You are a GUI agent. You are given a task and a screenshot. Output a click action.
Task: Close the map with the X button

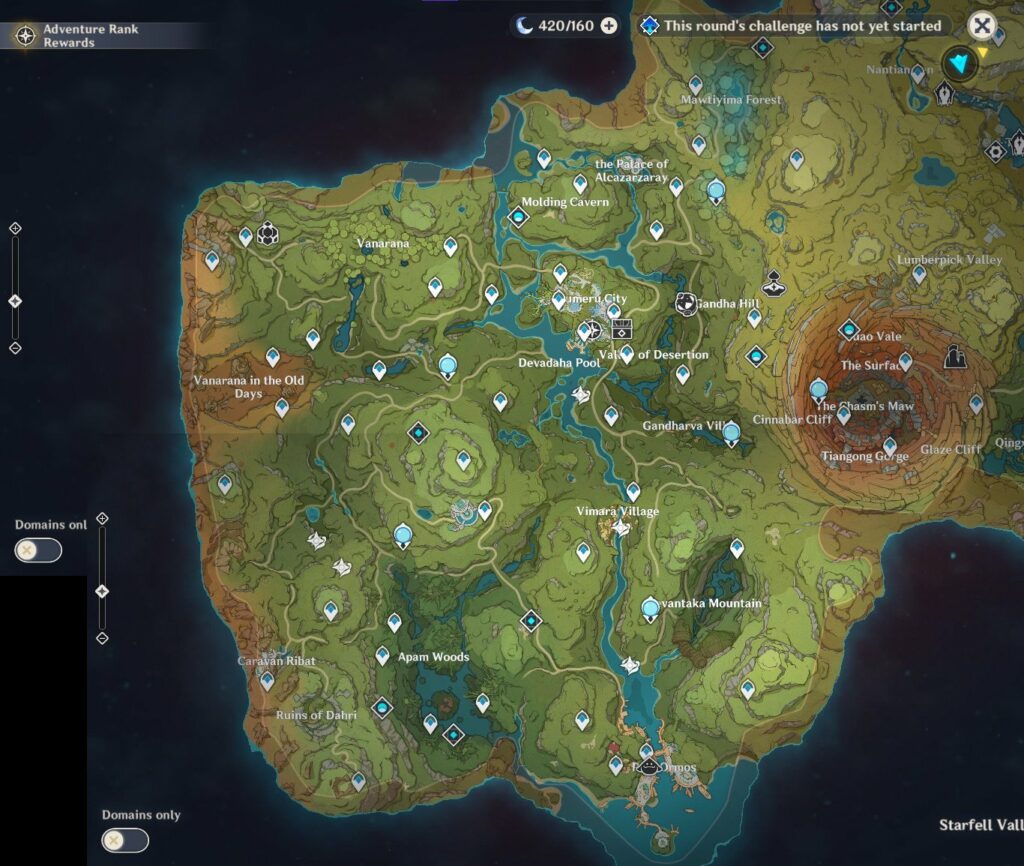[x=983, y=26]
